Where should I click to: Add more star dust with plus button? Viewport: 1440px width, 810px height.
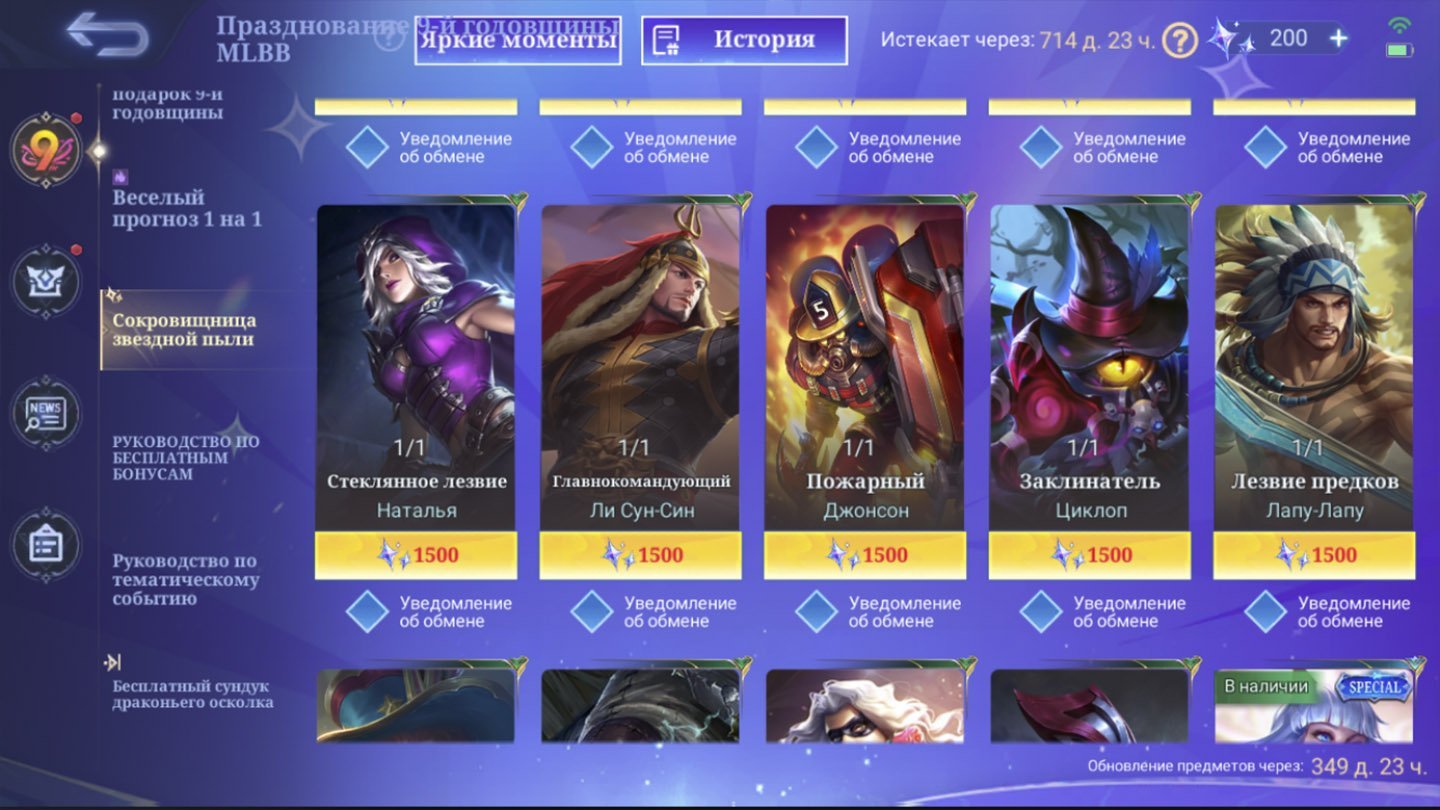point(1338,40)
